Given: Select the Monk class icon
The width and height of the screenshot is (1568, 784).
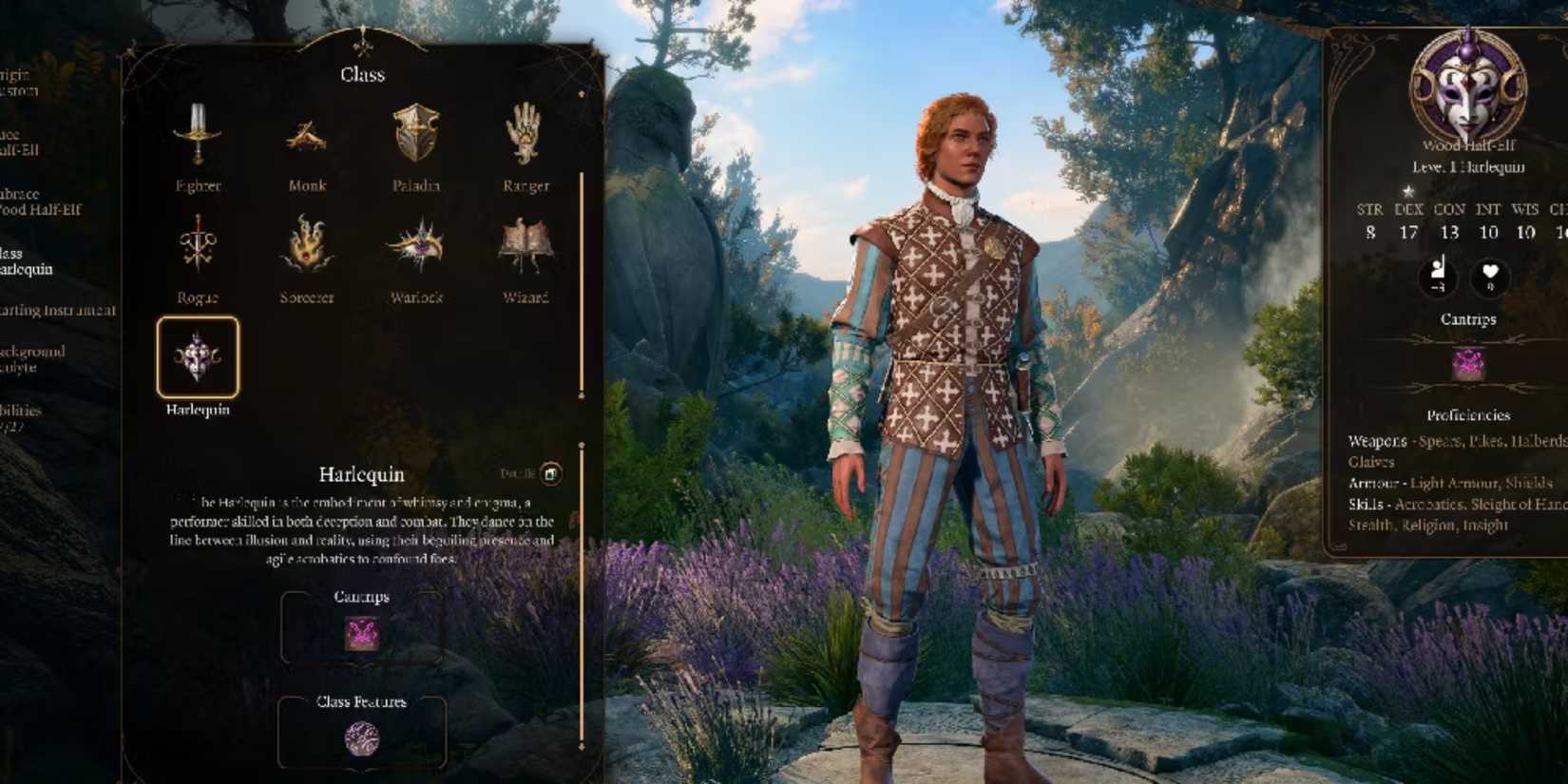Looking at the screenshot, I should point(306,140).
